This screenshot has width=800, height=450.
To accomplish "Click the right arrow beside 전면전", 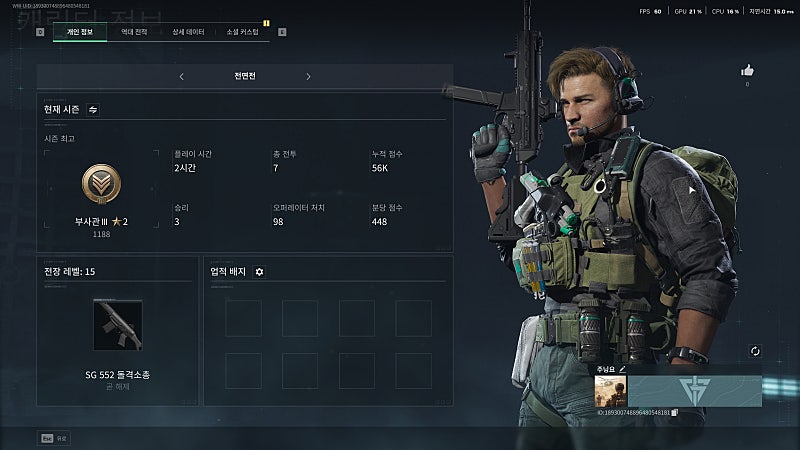I will click(308, 76).
